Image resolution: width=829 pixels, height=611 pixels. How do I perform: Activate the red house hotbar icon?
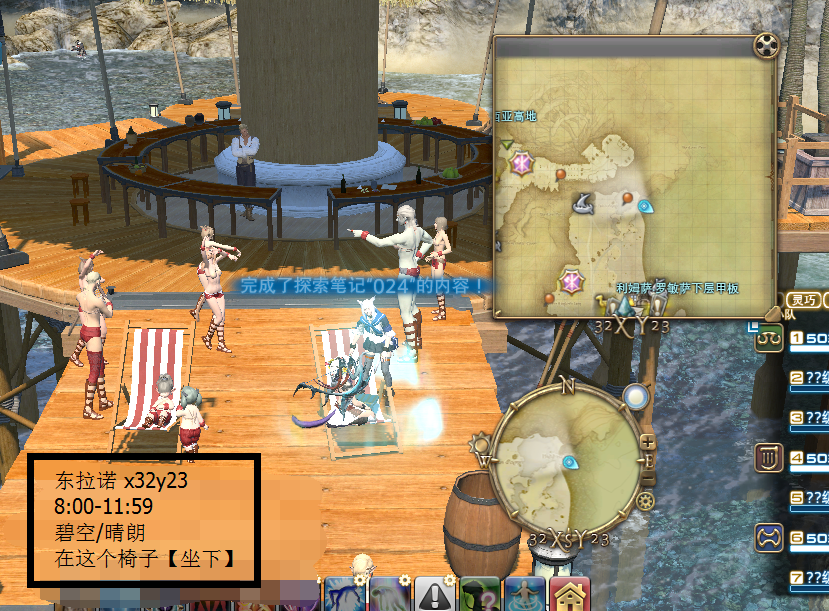pos(568,595)
